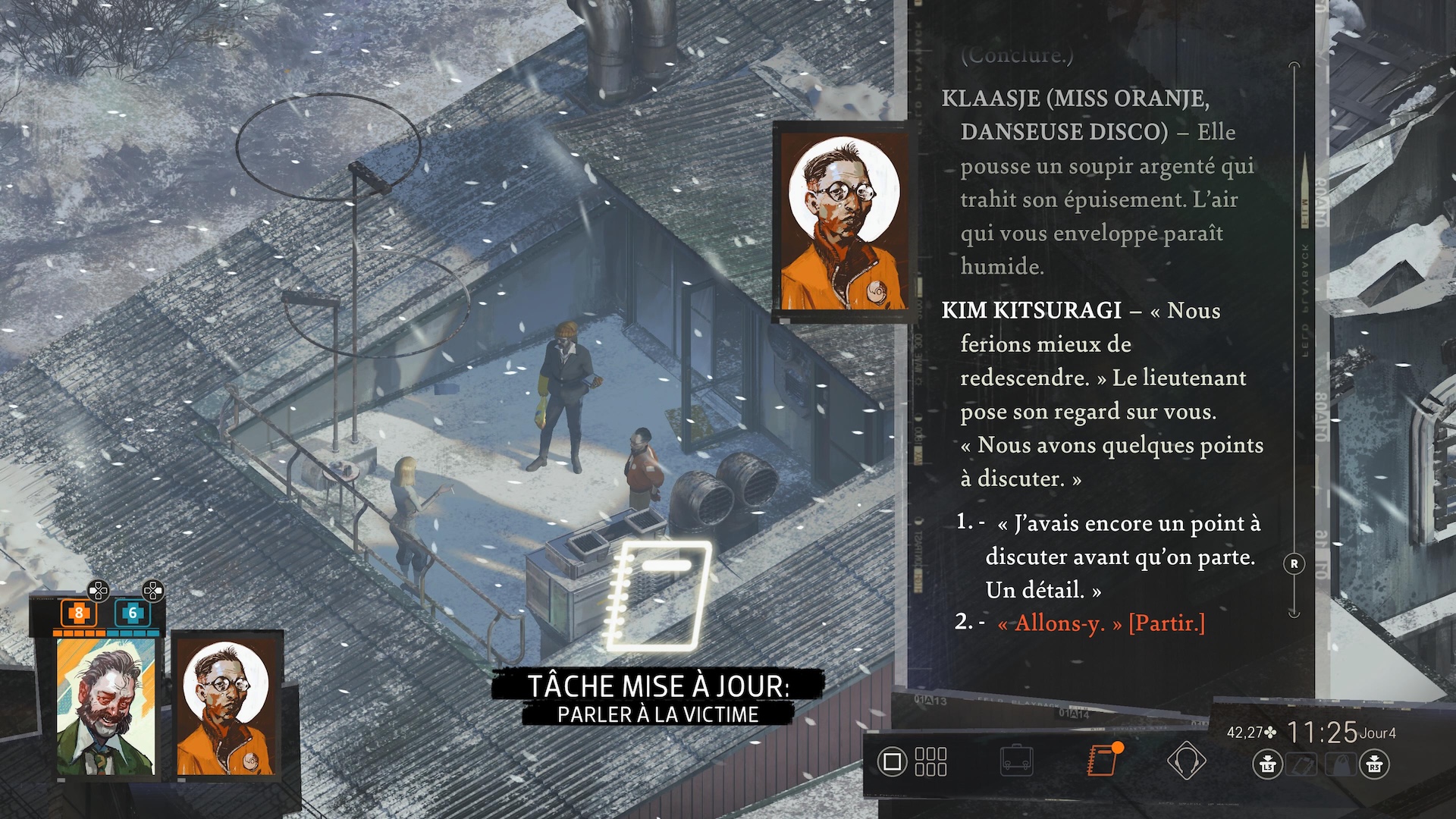This screenshot has width=1456, height=819.
Task: Use the blue morale heal cross
Action: [x=132, y=613]
